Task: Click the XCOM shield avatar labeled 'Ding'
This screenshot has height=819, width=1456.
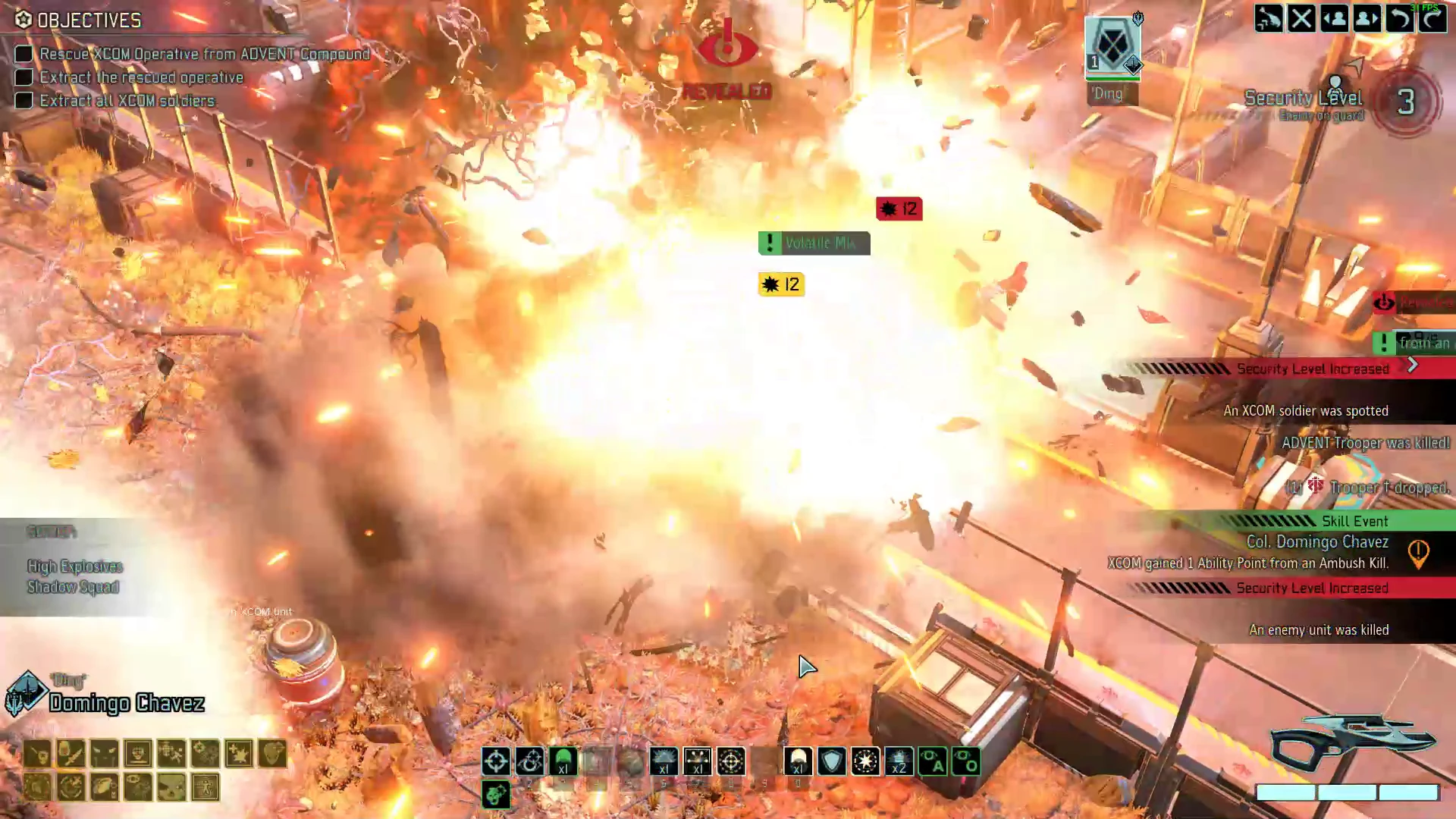Action: point(1112,47)
